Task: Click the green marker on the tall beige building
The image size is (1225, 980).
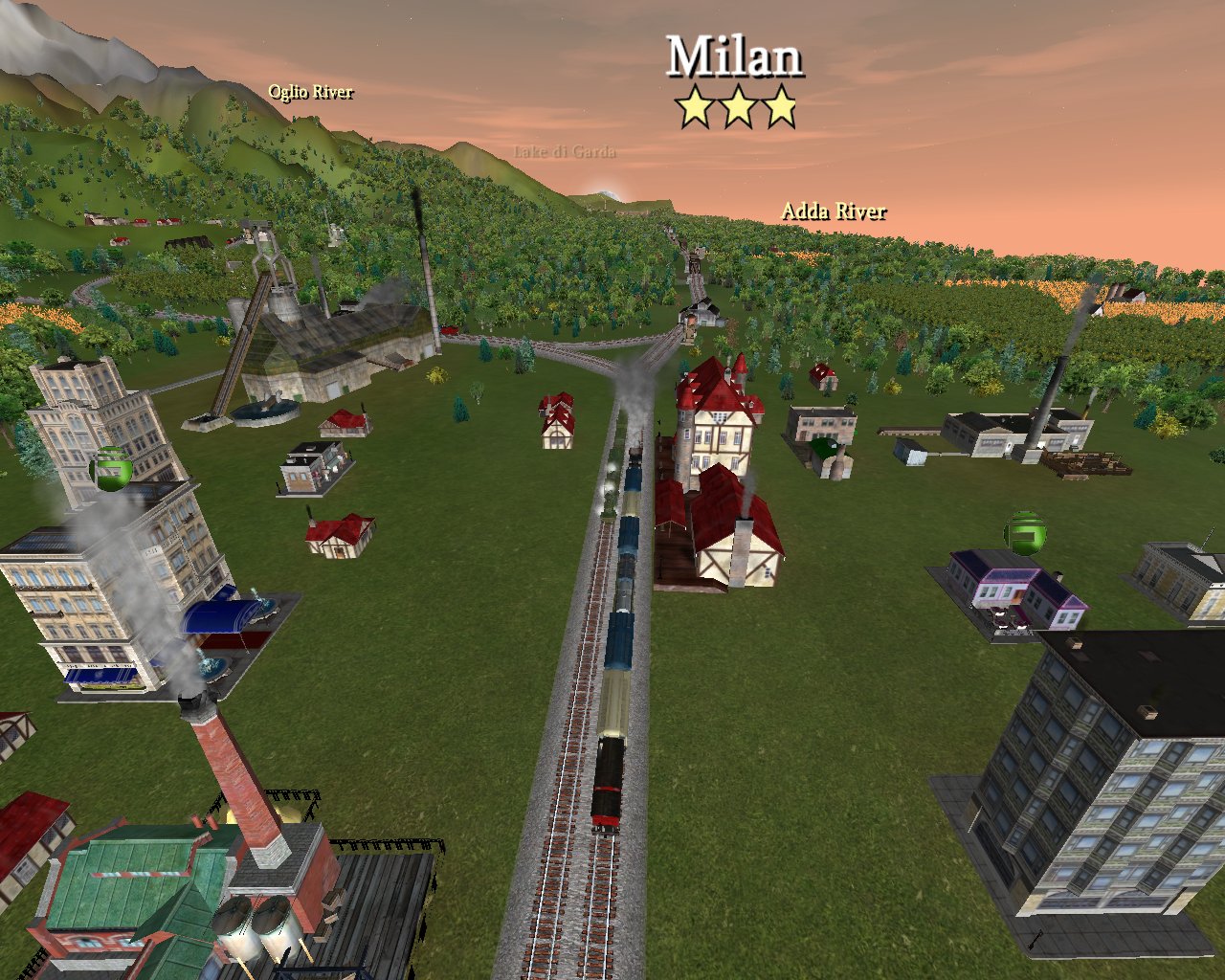Action: pyautogui.click(x=110, y=469)
